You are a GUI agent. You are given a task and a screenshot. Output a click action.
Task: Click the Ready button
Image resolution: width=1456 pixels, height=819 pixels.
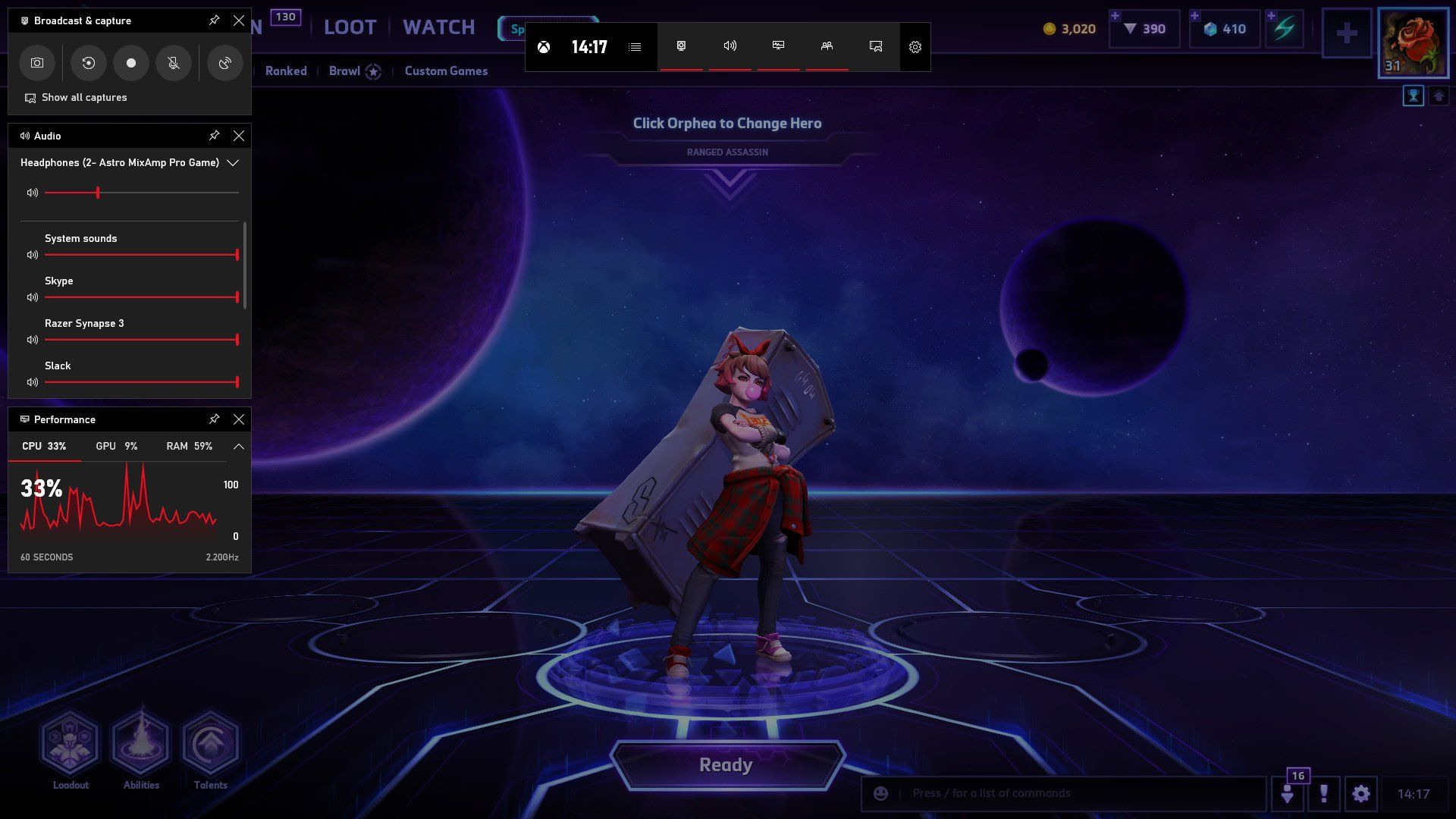tap(726, 764)
